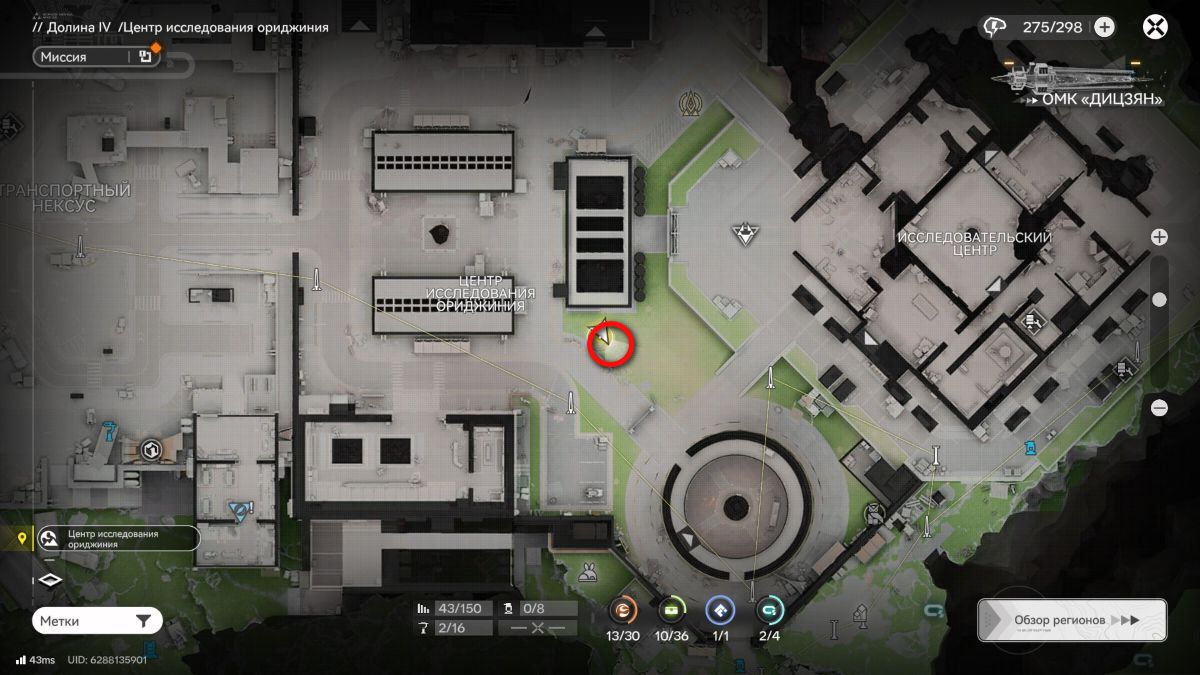
Task: Select the Центр исследования ориджиния area entry
Action: [x=117, y=539]
